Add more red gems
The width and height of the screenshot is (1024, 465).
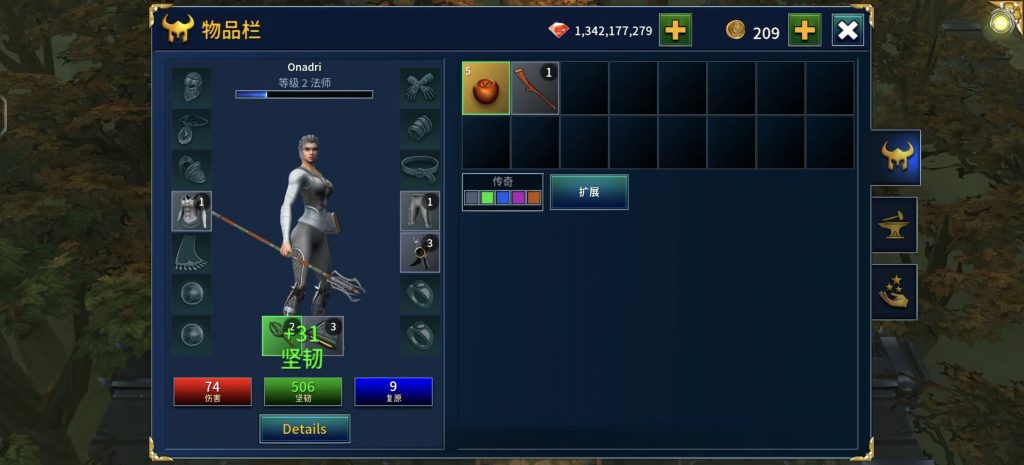click(x=675, y=30)
